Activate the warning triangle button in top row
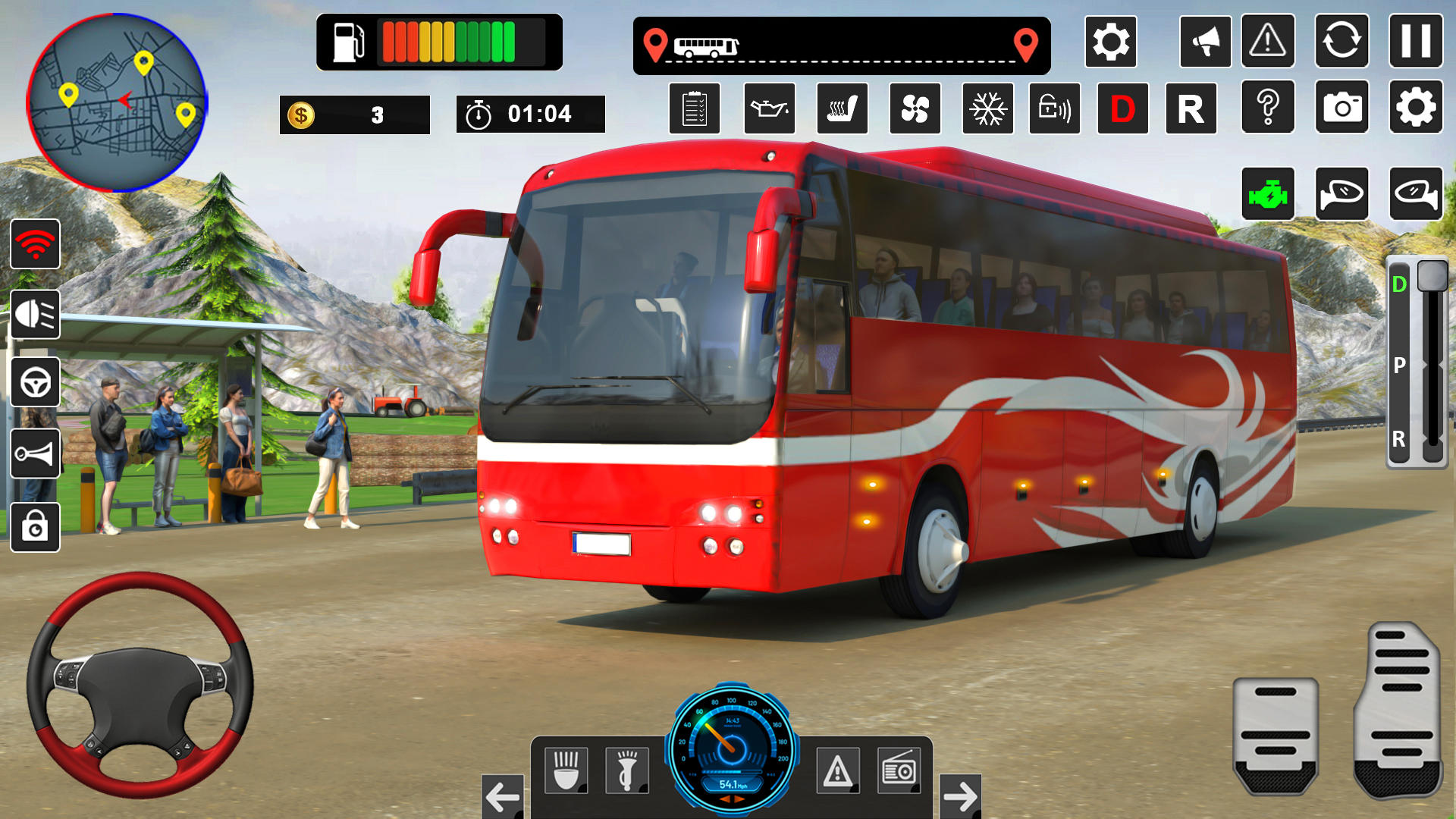The image size is (1456, 819). click(x=1267, y=41)
